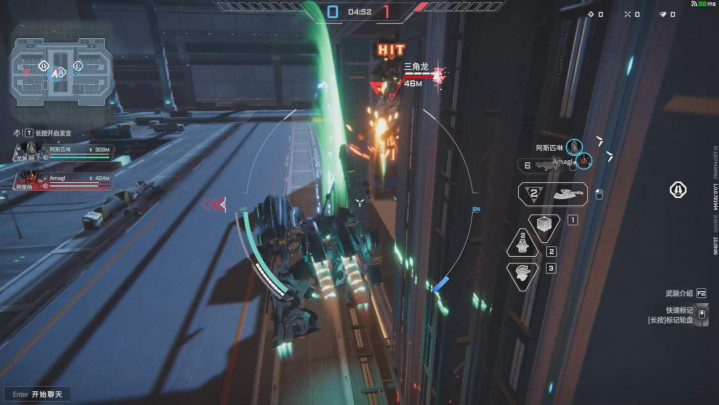Click the hexagonal thruster icon

coord(678,190)
